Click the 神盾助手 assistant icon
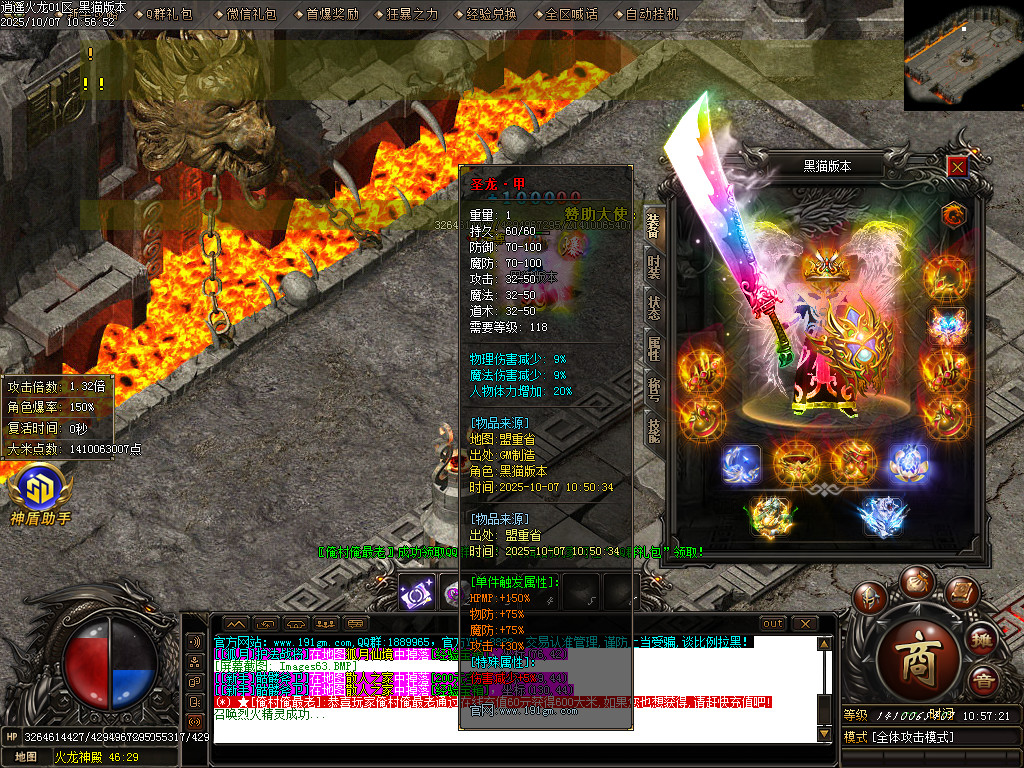Image resolution: width=1024 pixels, height=768 pixels. (x=40, y=495)
